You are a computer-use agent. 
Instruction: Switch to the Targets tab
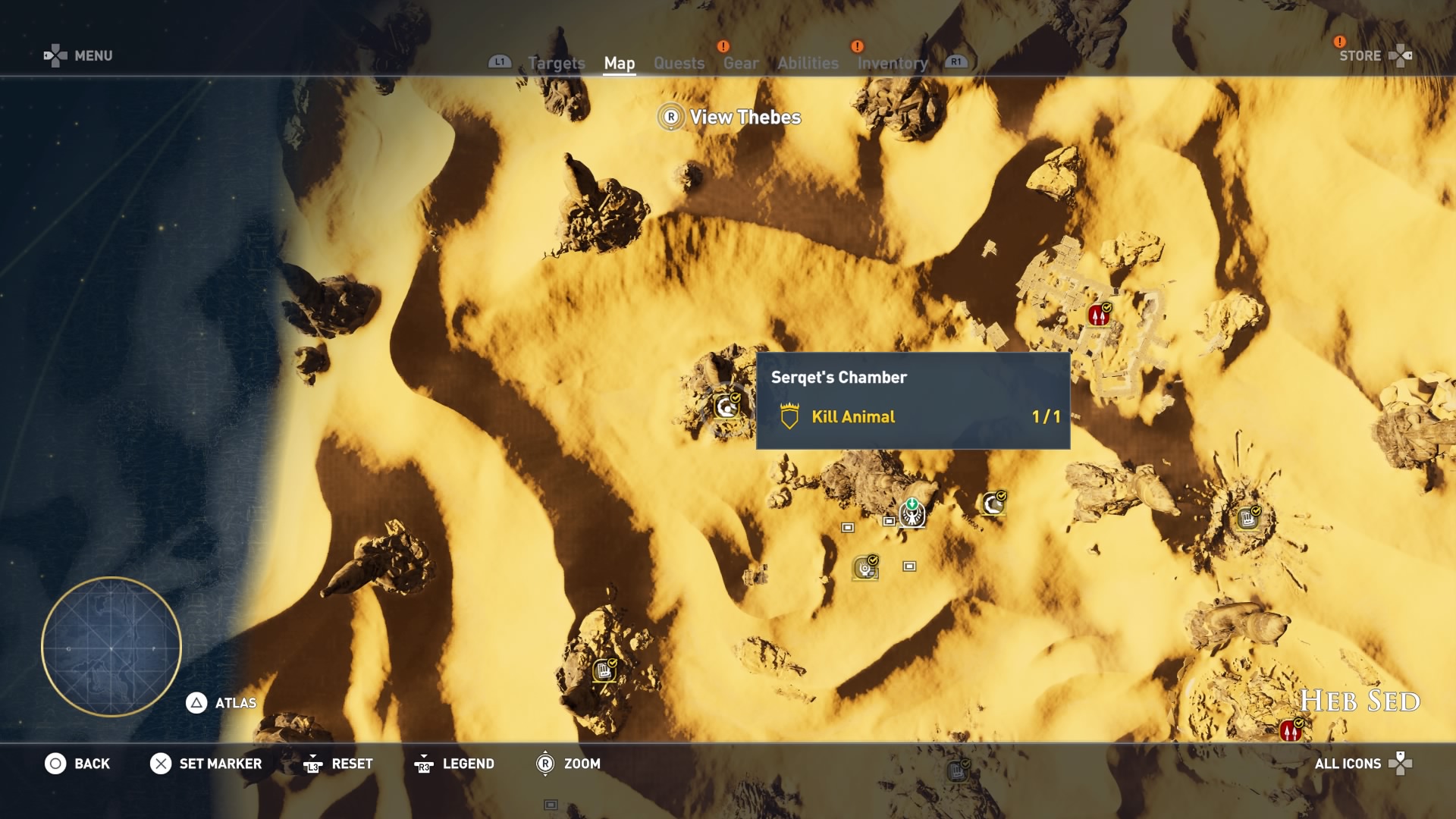click(556, 64)
